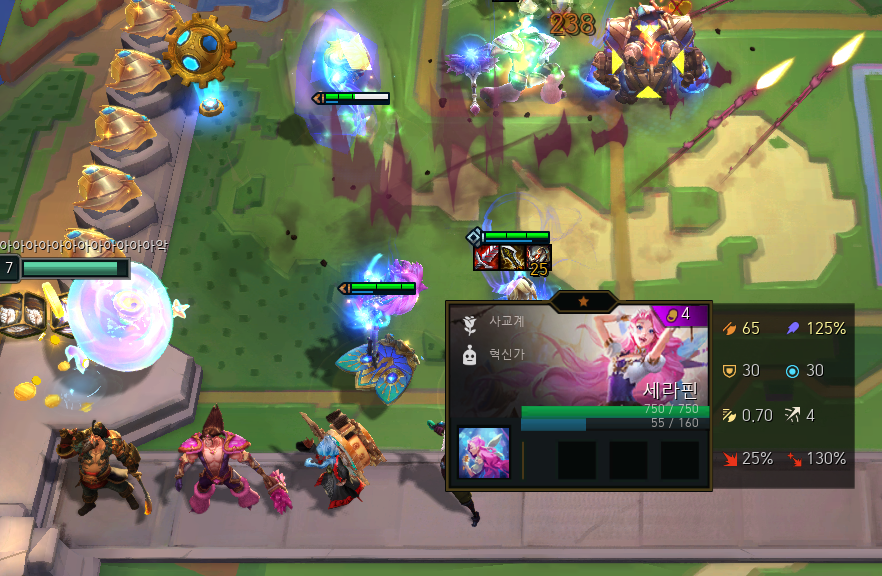The height and width of the screenshot is (576, 882).
Task: Click the star tab atop Seraphine's panel
Action: coord(583,301)
